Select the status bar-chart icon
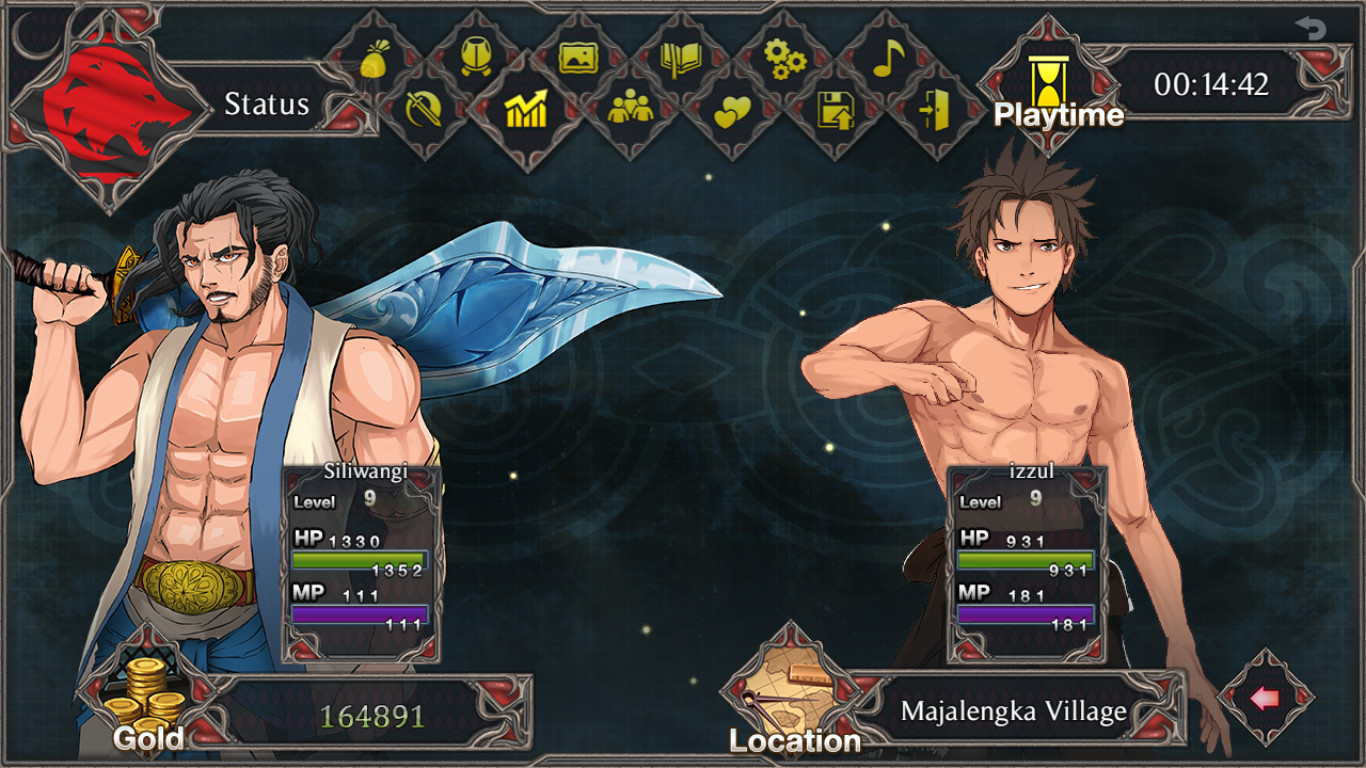1366x768 pixels. point(526,109)
